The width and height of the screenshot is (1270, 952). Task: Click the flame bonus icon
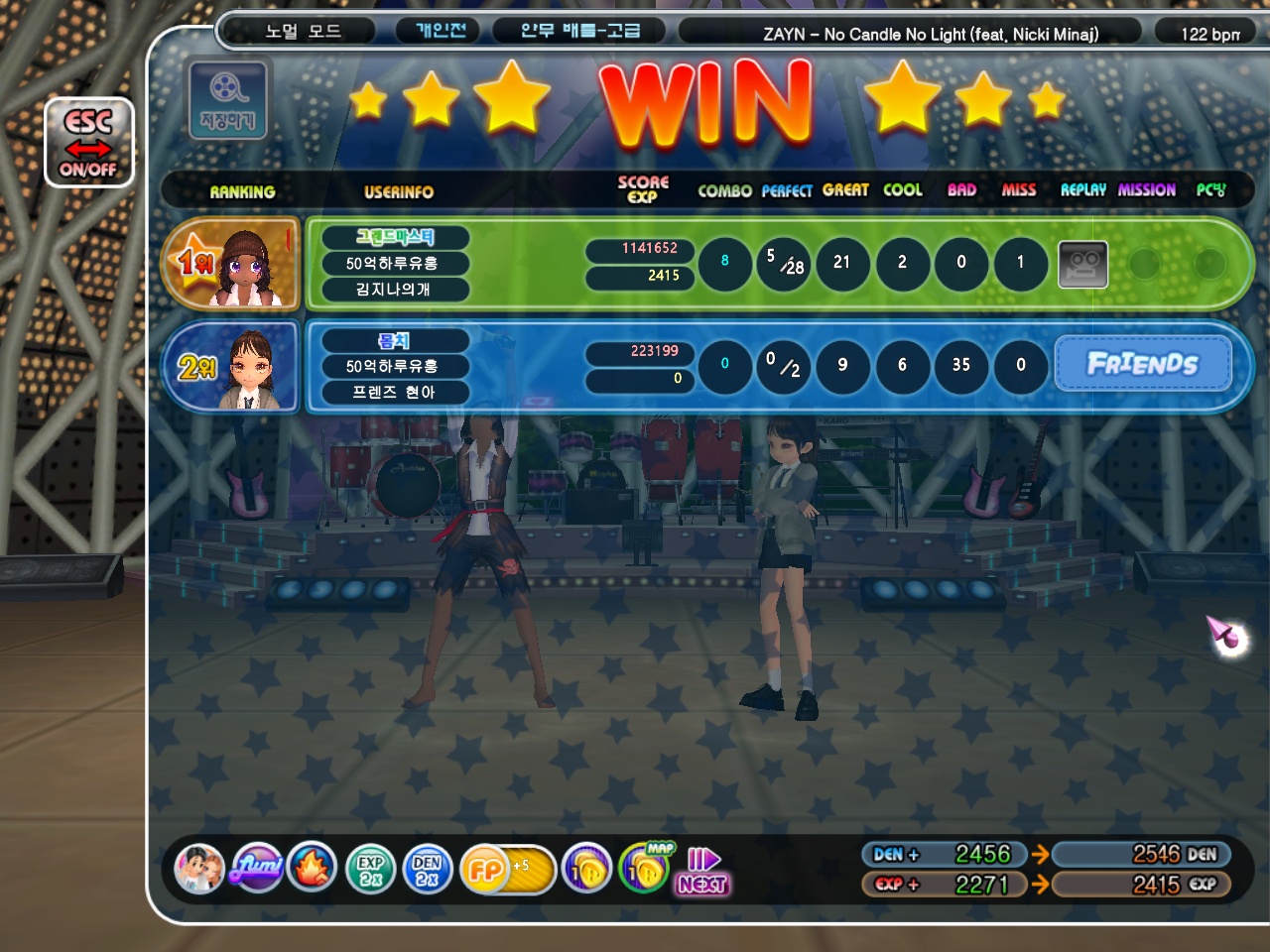coord(313,869)
